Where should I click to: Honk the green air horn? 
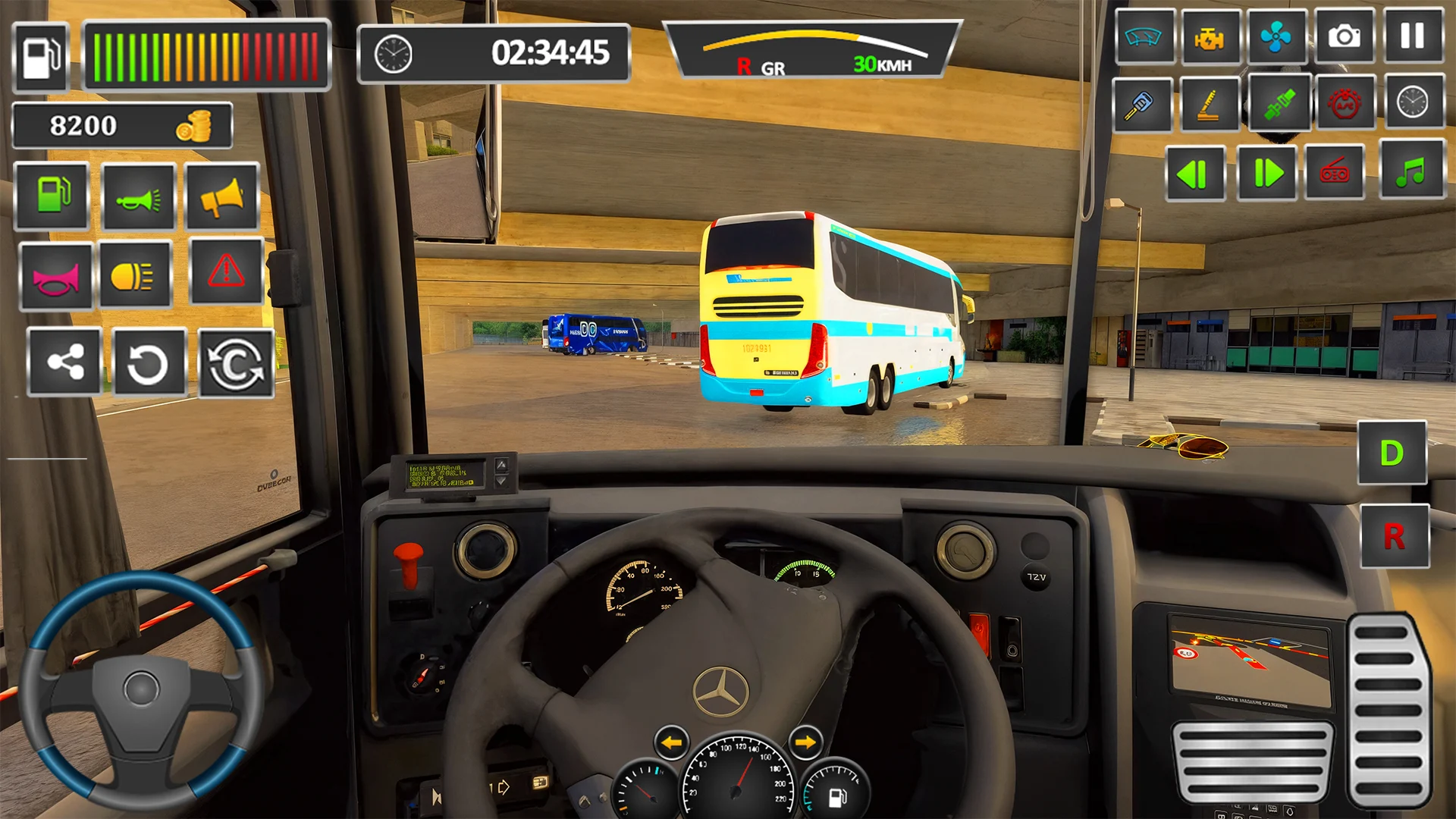[x=139, y=198]
